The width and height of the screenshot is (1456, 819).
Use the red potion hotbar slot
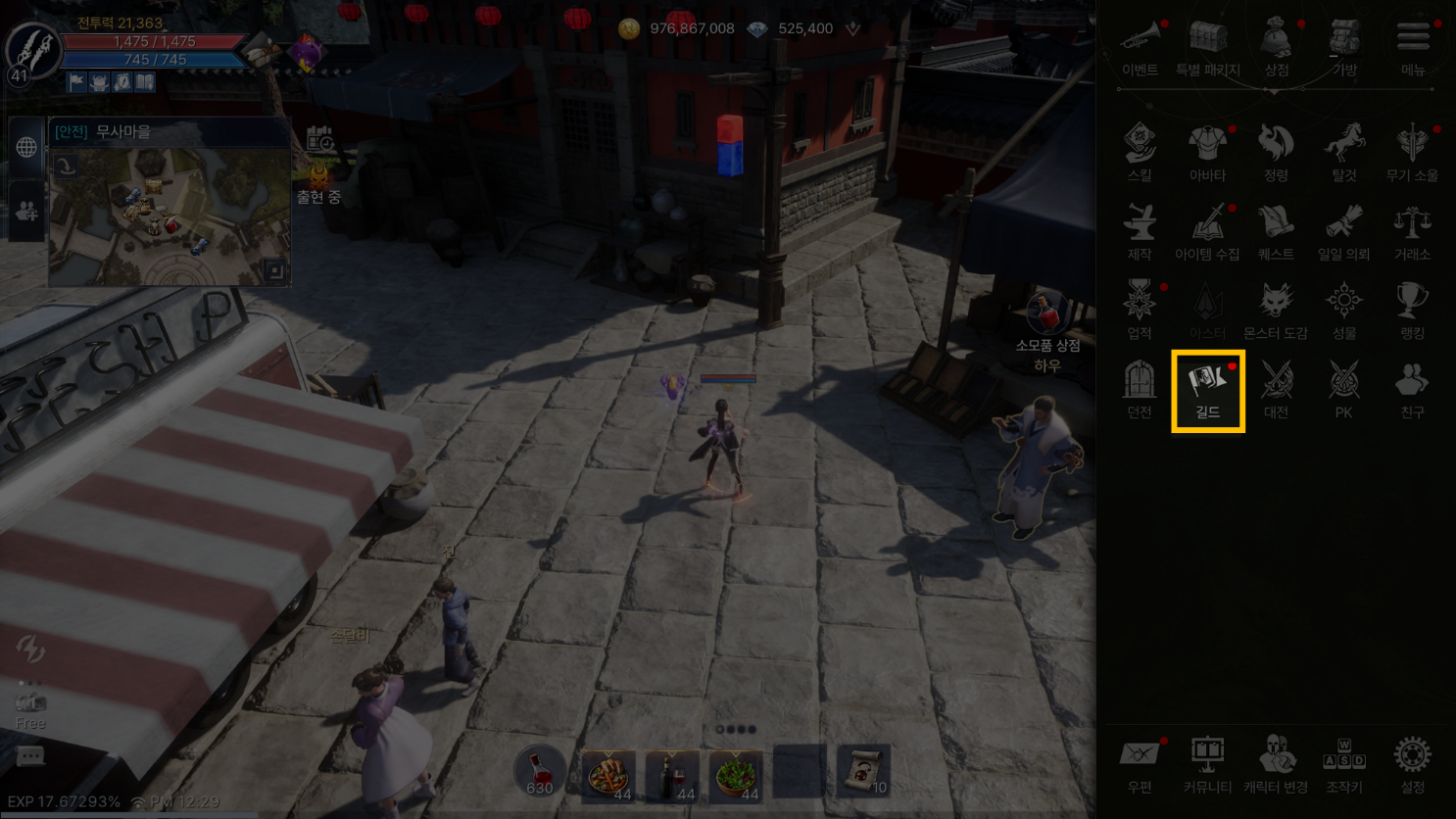pyautogui.click(x=540, y=772)
